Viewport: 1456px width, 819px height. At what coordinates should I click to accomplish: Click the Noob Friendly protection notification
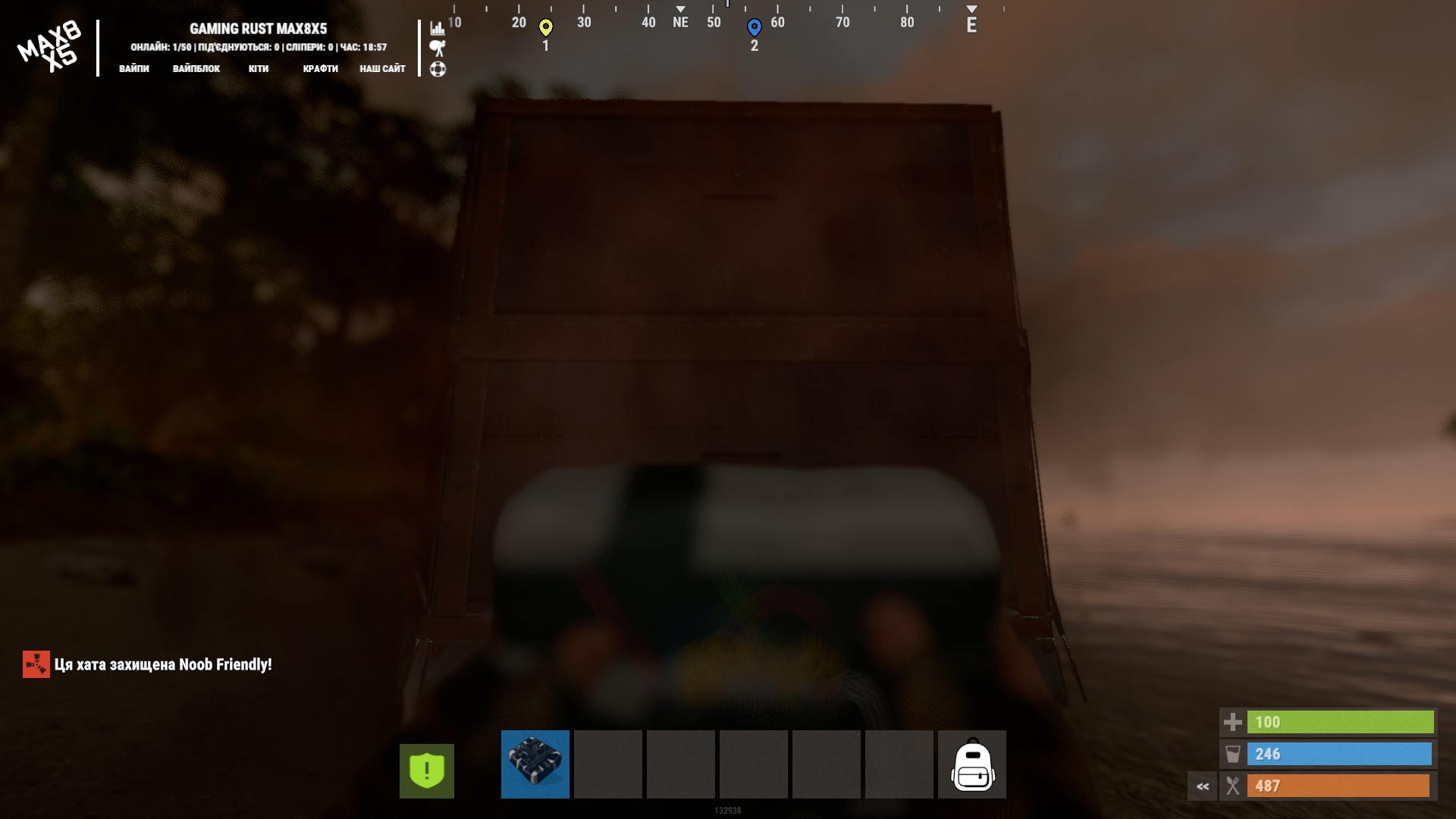(x=148, y=664)
